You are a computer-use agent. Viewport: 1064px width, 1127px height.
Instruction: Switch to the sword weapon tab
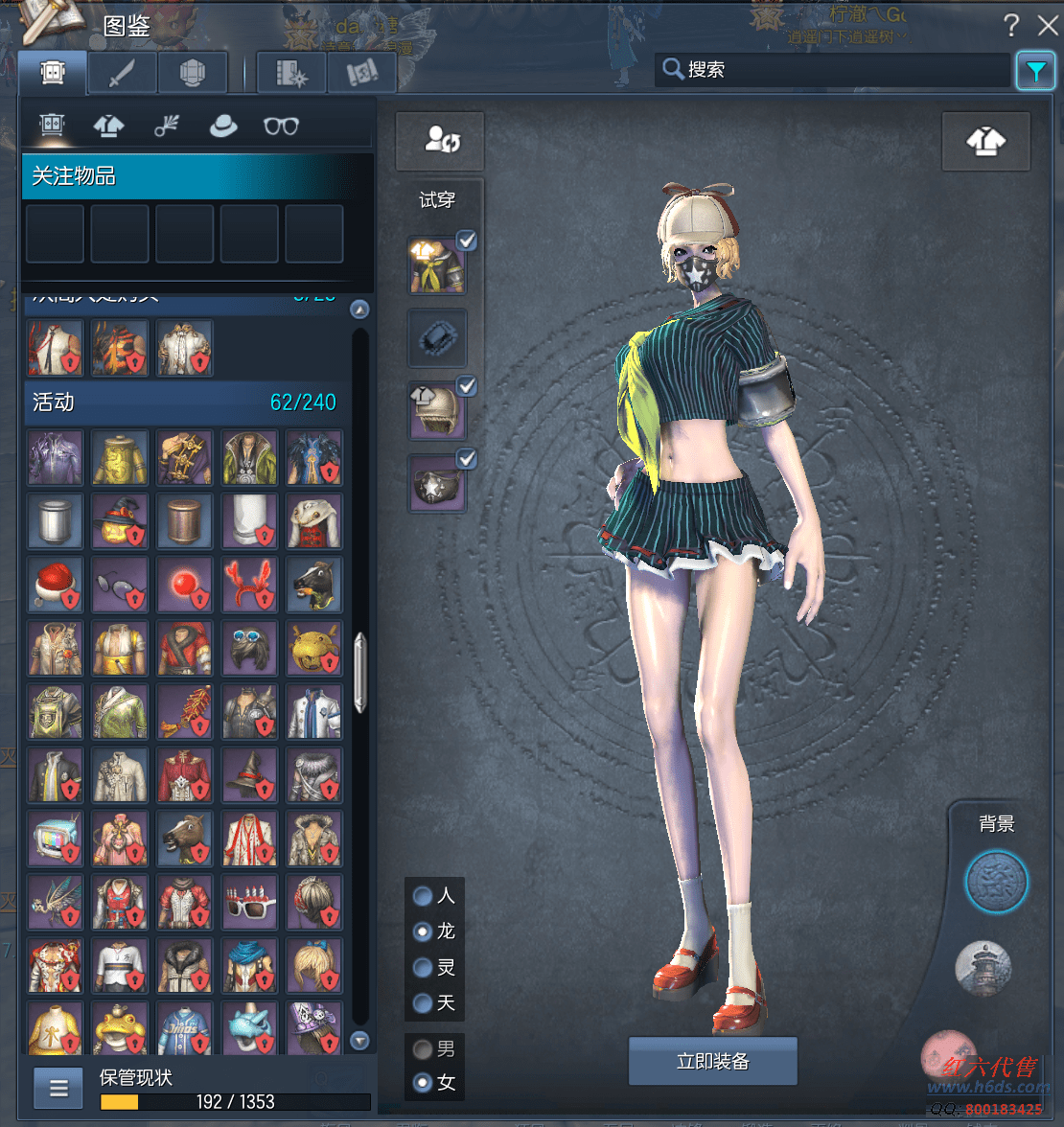pos(122,73)
